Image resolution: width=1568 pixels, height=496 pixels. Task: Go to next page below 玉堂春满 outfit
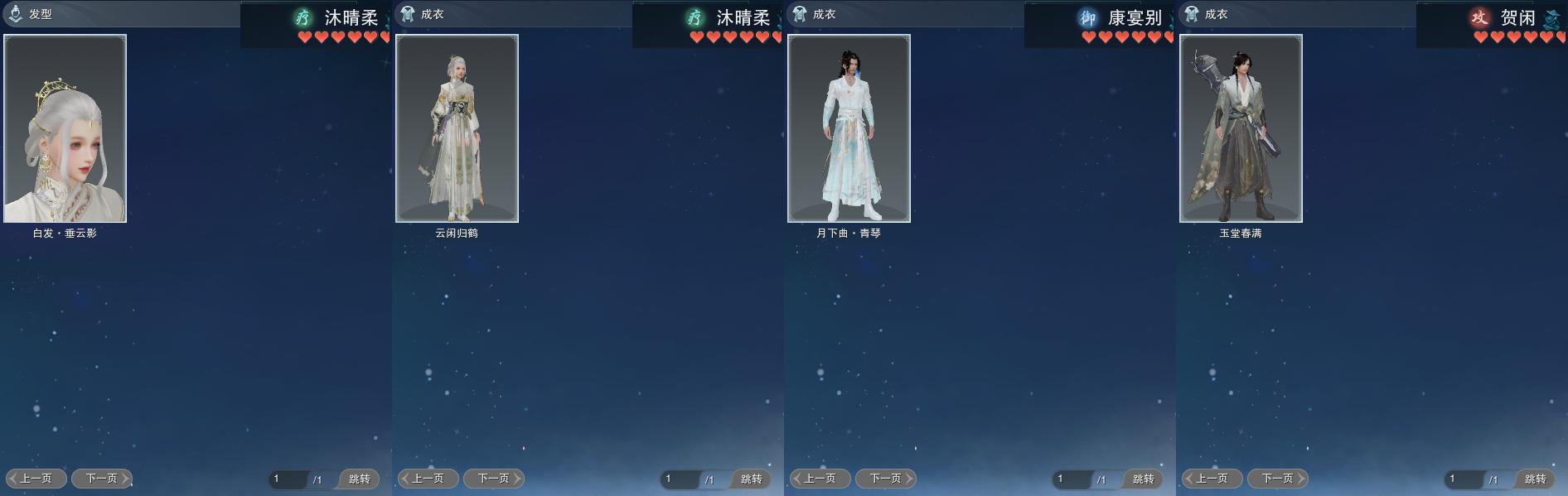click(x=1277, y=479)
